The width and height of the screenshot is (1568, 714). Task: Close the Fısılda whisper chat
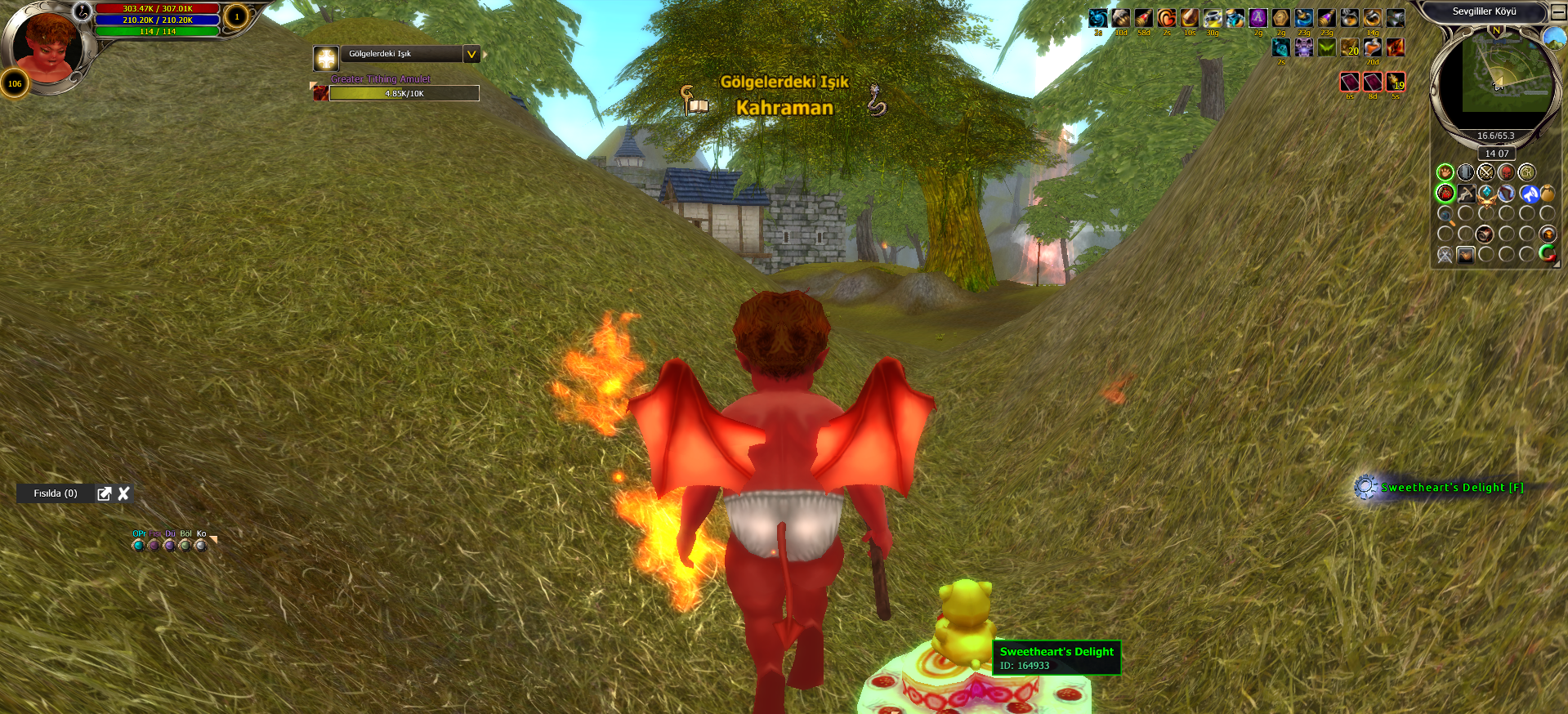click(124, 493)
